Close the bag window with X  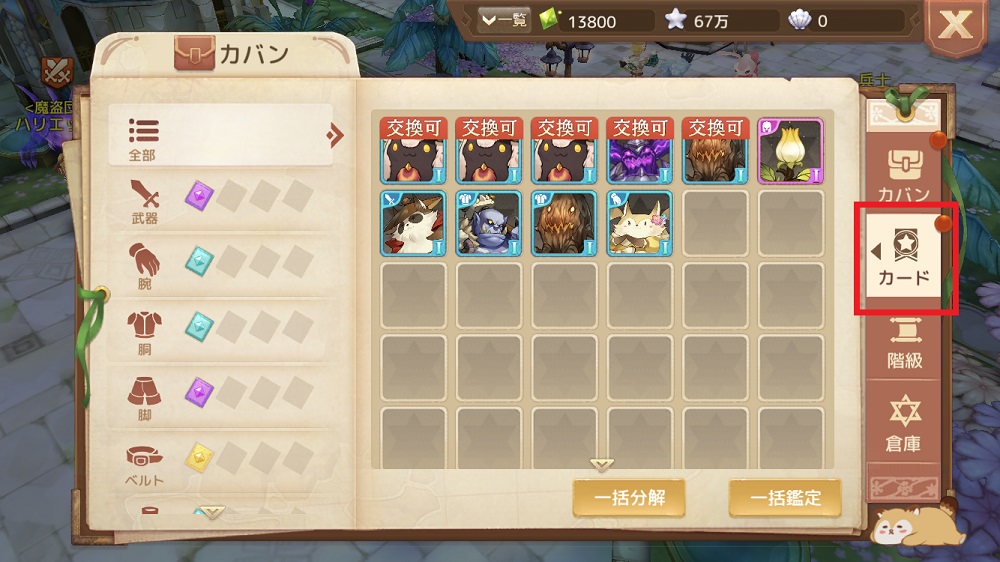(x=955, y=27)
